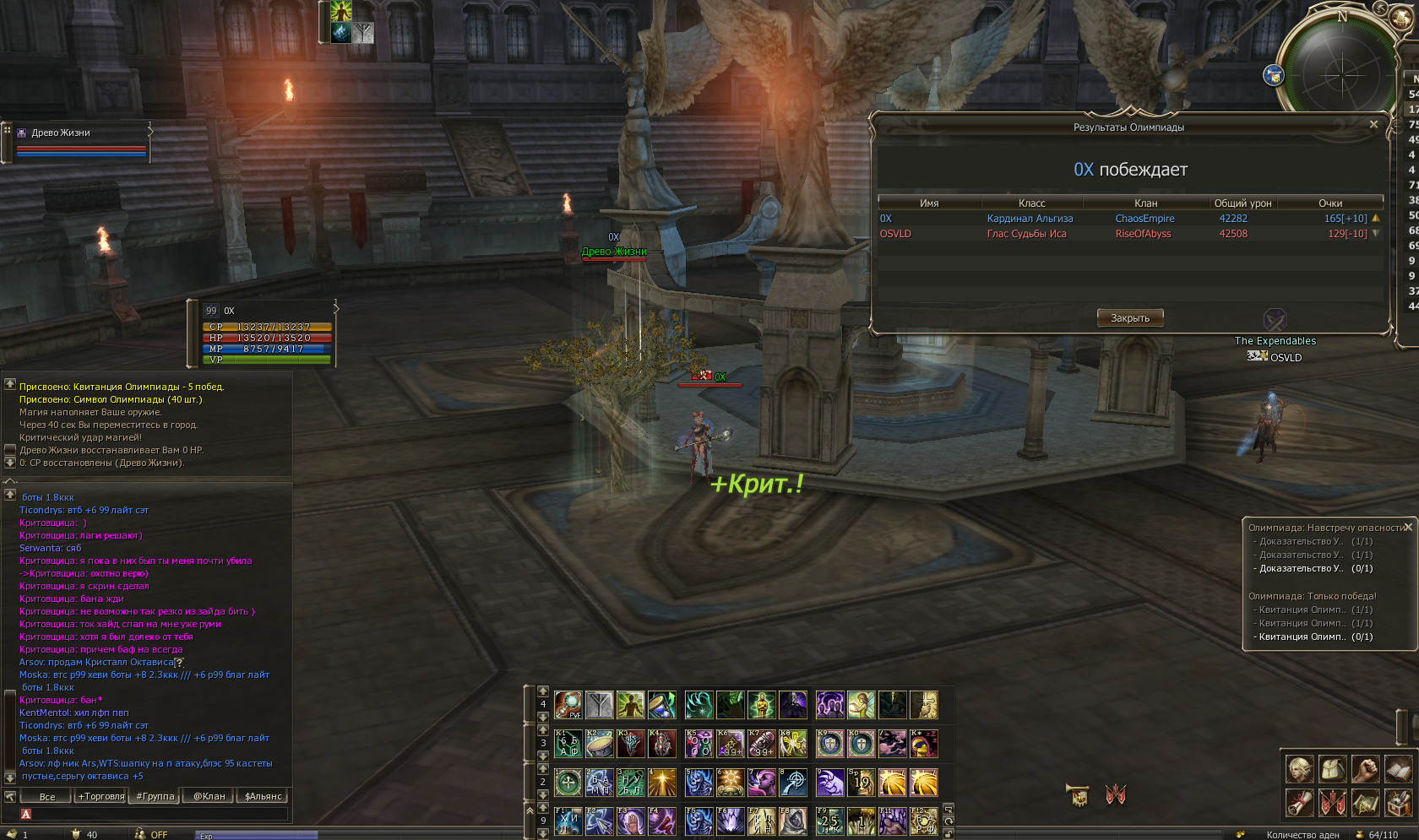Open the map parchment icon
1419x840 pixels.
[1365, 802]
